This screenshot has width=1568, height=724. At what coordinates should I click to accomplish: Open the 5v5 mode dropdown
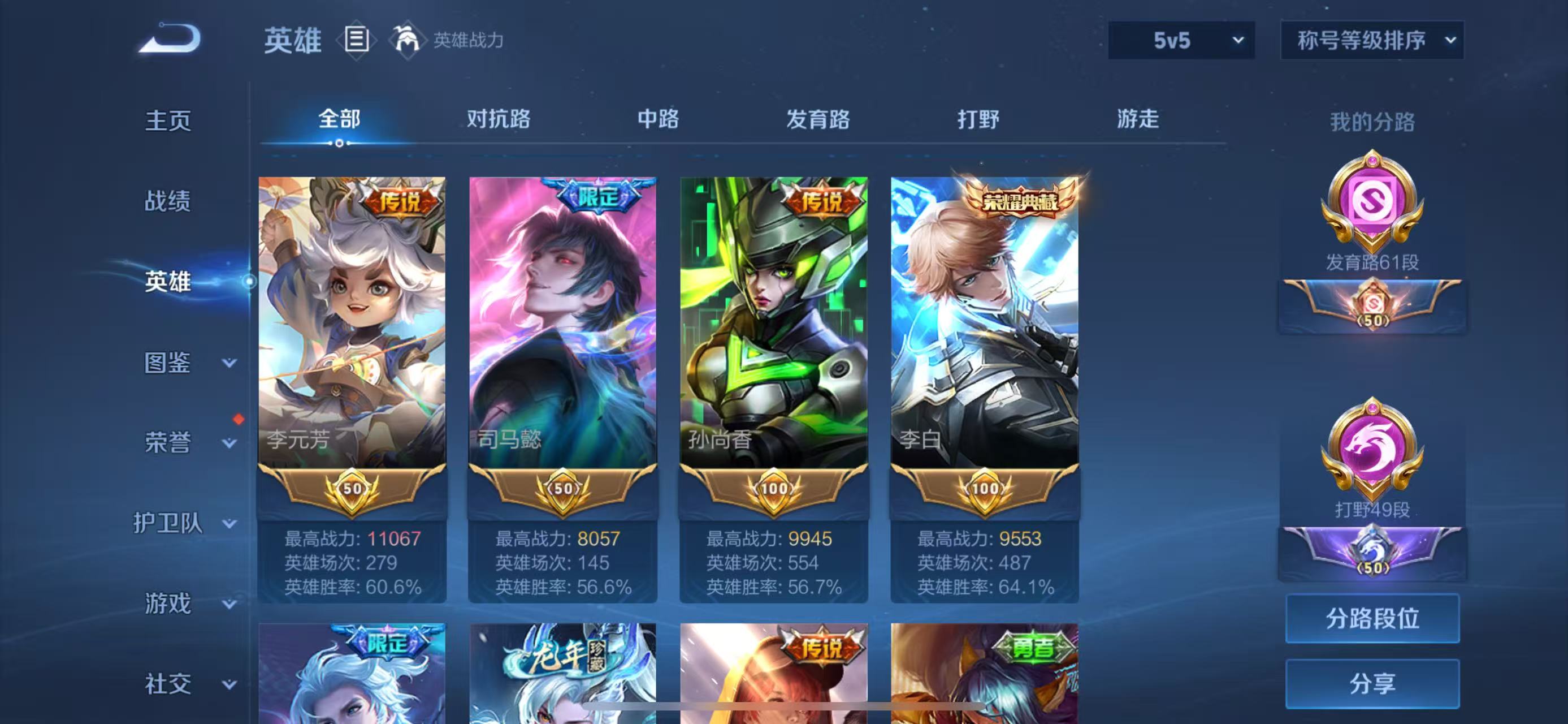coord(1181,40)
